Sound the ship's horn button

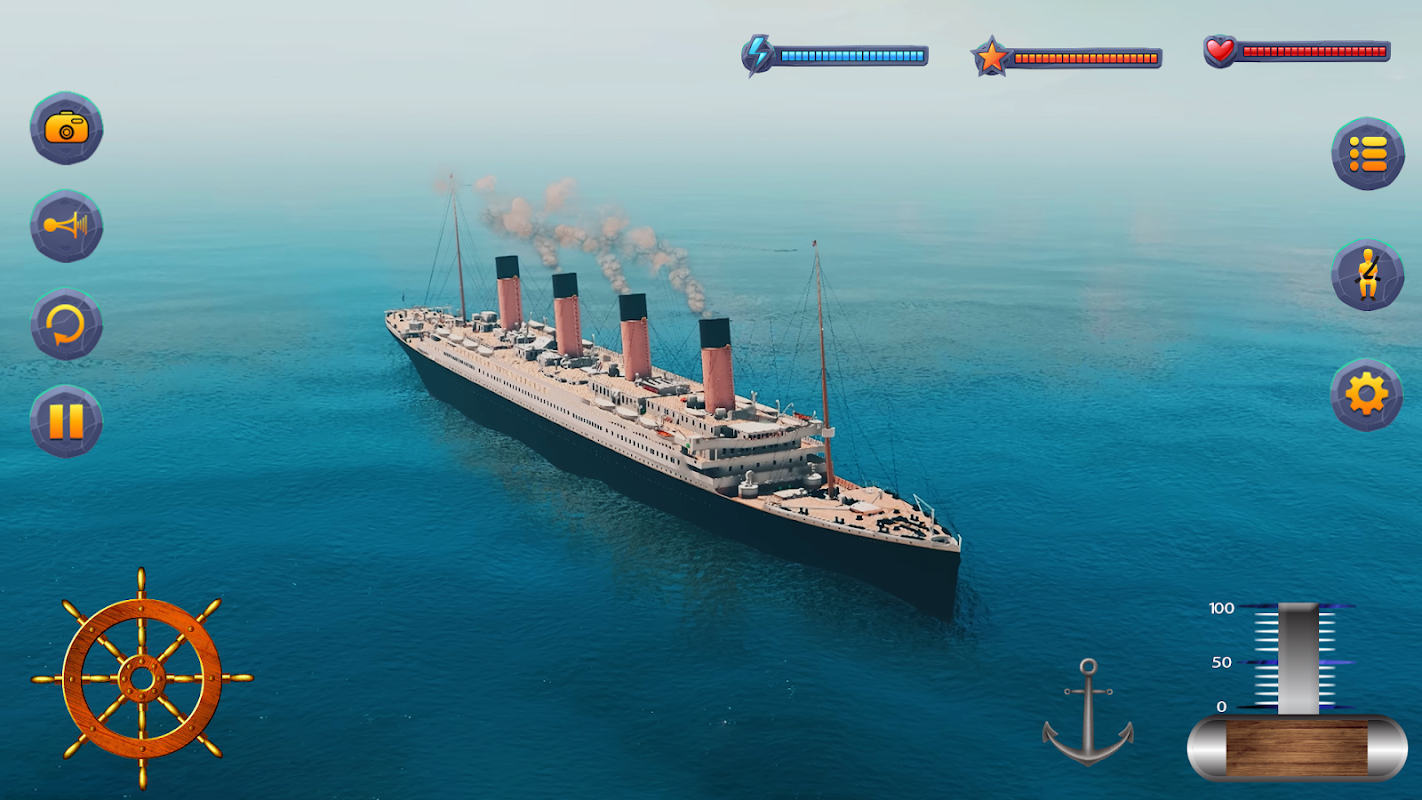(67, 226)
